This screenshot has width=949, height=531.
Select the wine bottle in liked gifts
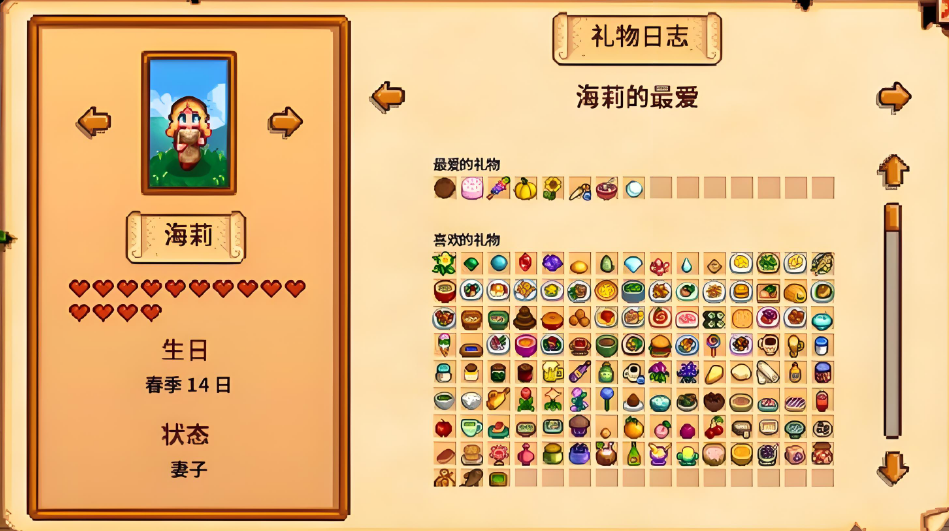(x=634, y=455)
